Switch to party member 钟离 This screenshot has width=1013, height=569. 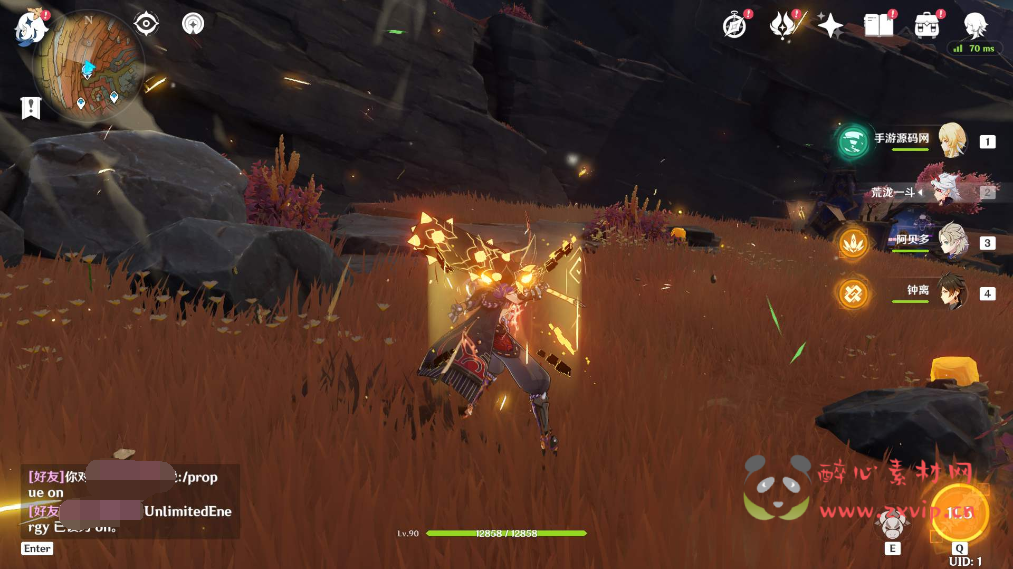[x=950, y=292]
